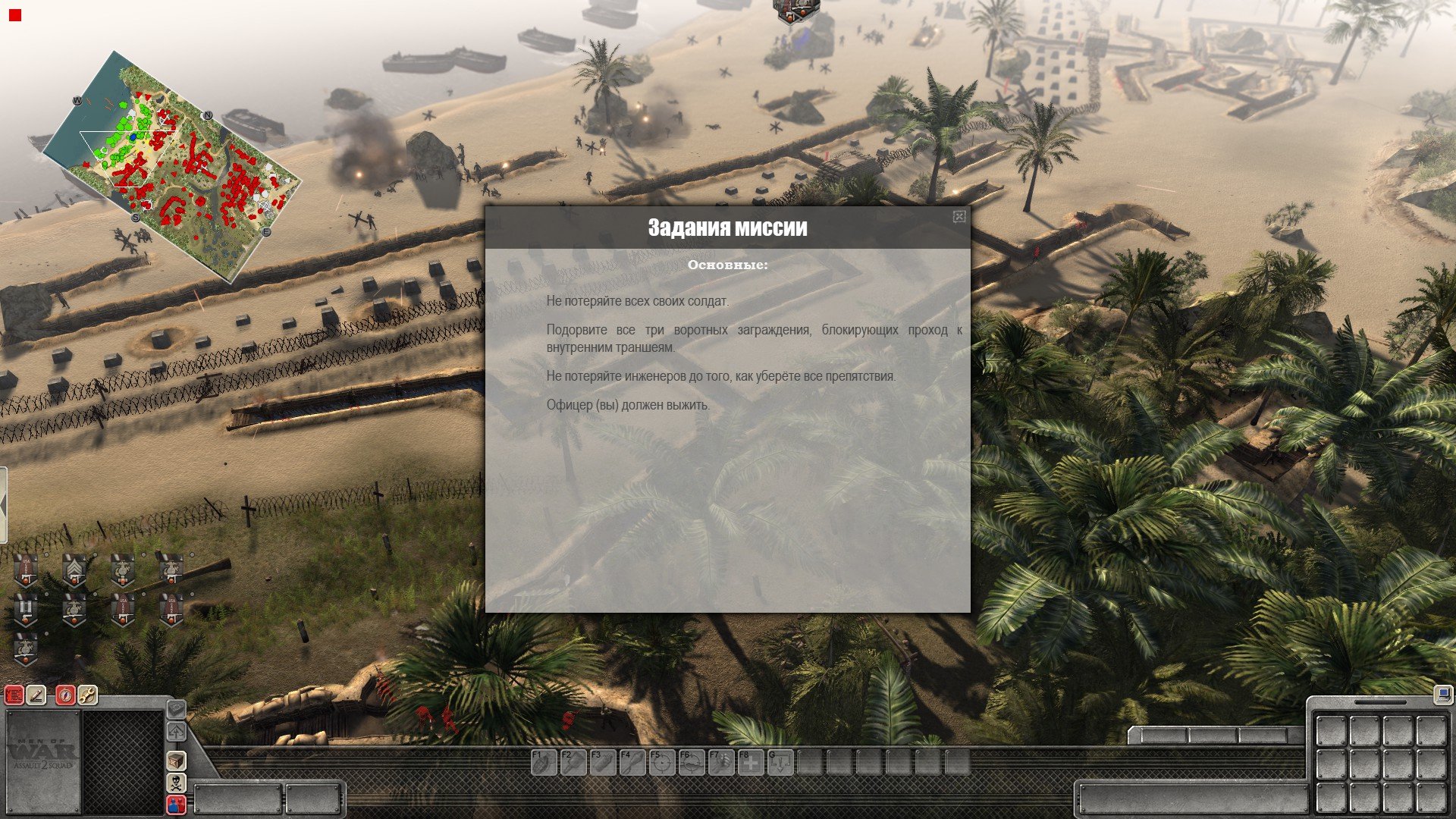Click the left-edge side panel expander handle
This screenshot has height=819, width=1456.
click(x=3, y=505)
